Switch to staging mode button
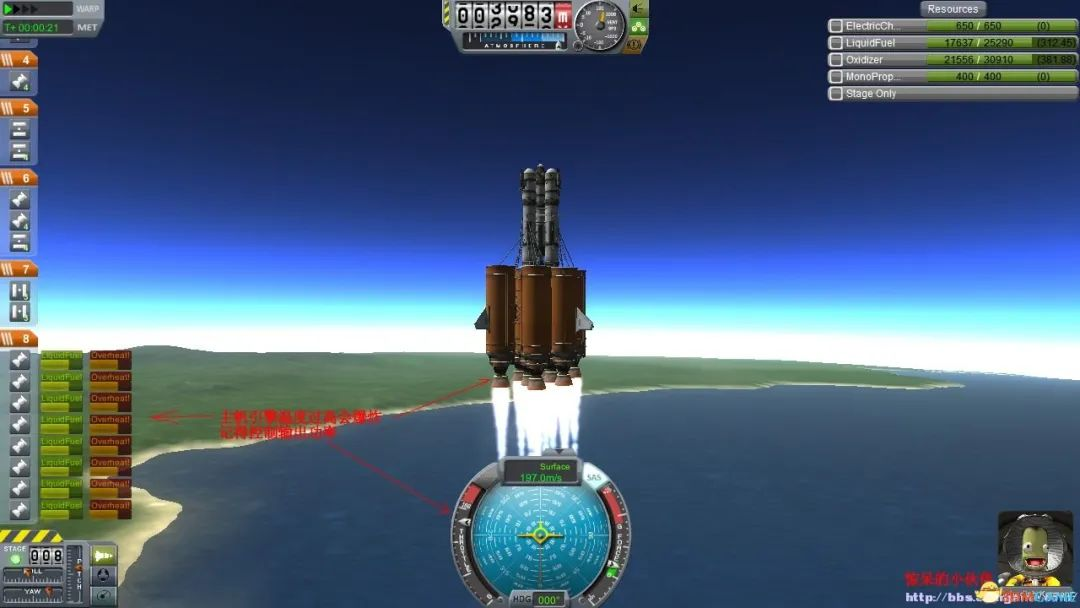 [104, 554]
